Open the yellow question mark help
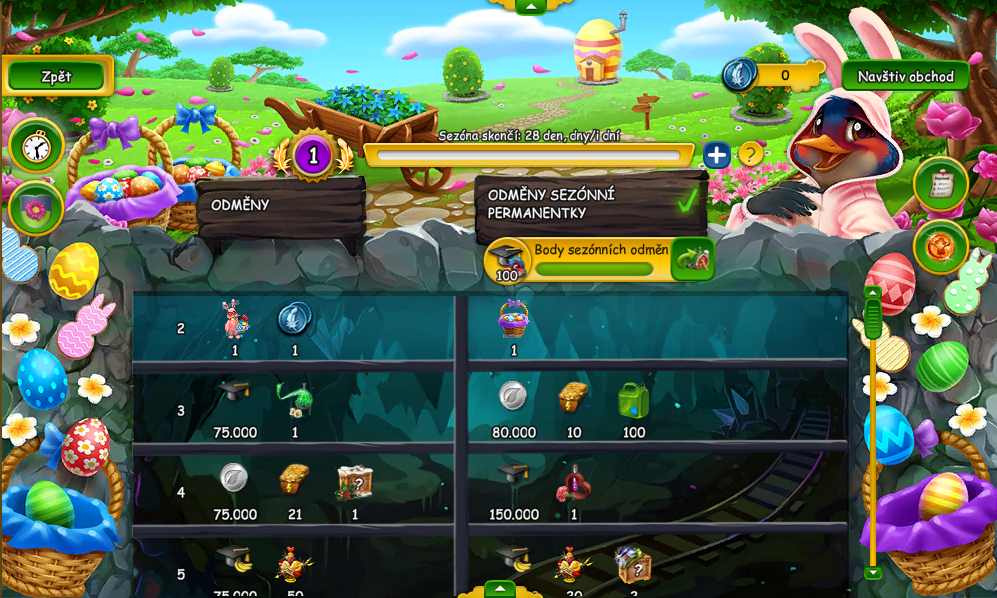 click(x=750, y=155)
